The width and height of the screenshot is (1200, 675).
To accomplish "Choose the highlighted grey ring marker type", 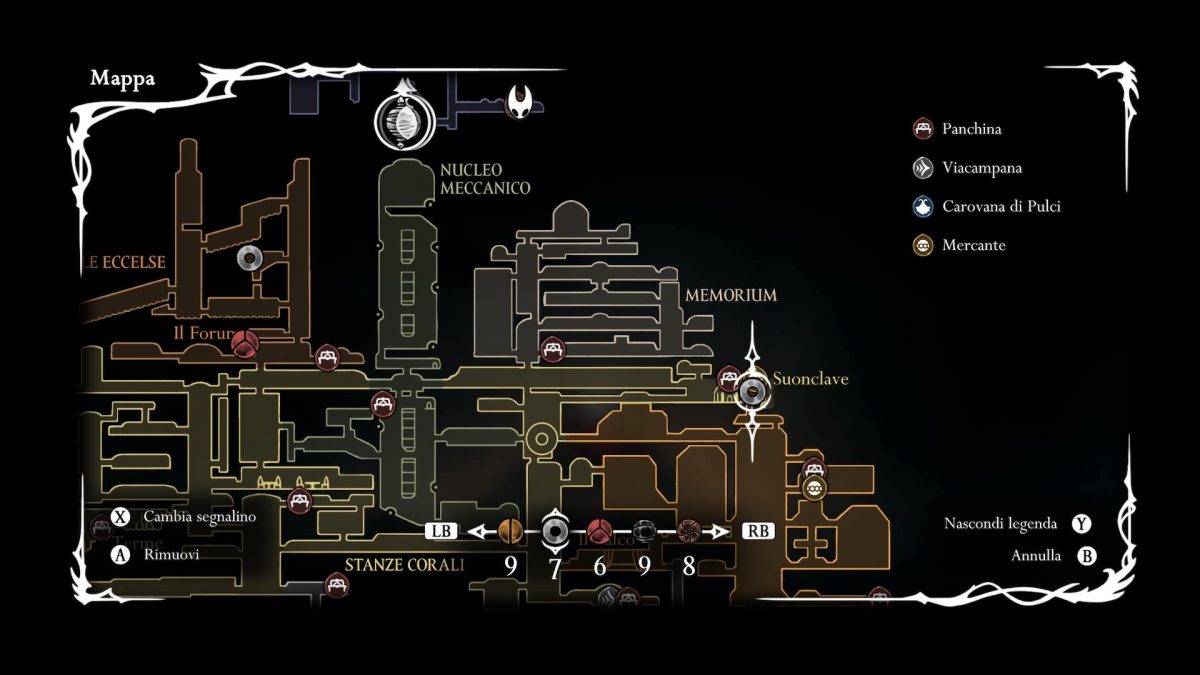I will tap(555, 531).
